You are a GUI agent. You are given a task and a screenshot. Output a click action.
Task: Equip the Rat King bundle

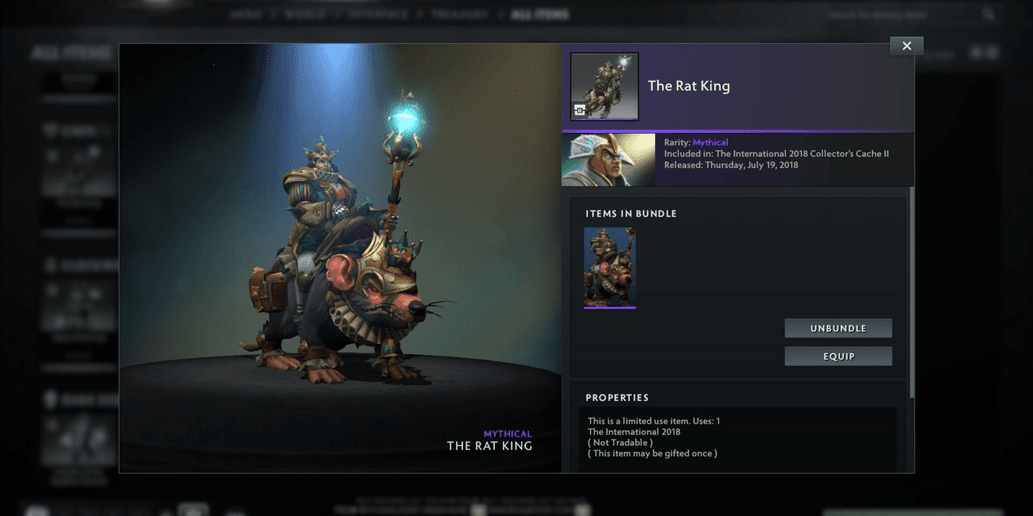coord(838,356)
